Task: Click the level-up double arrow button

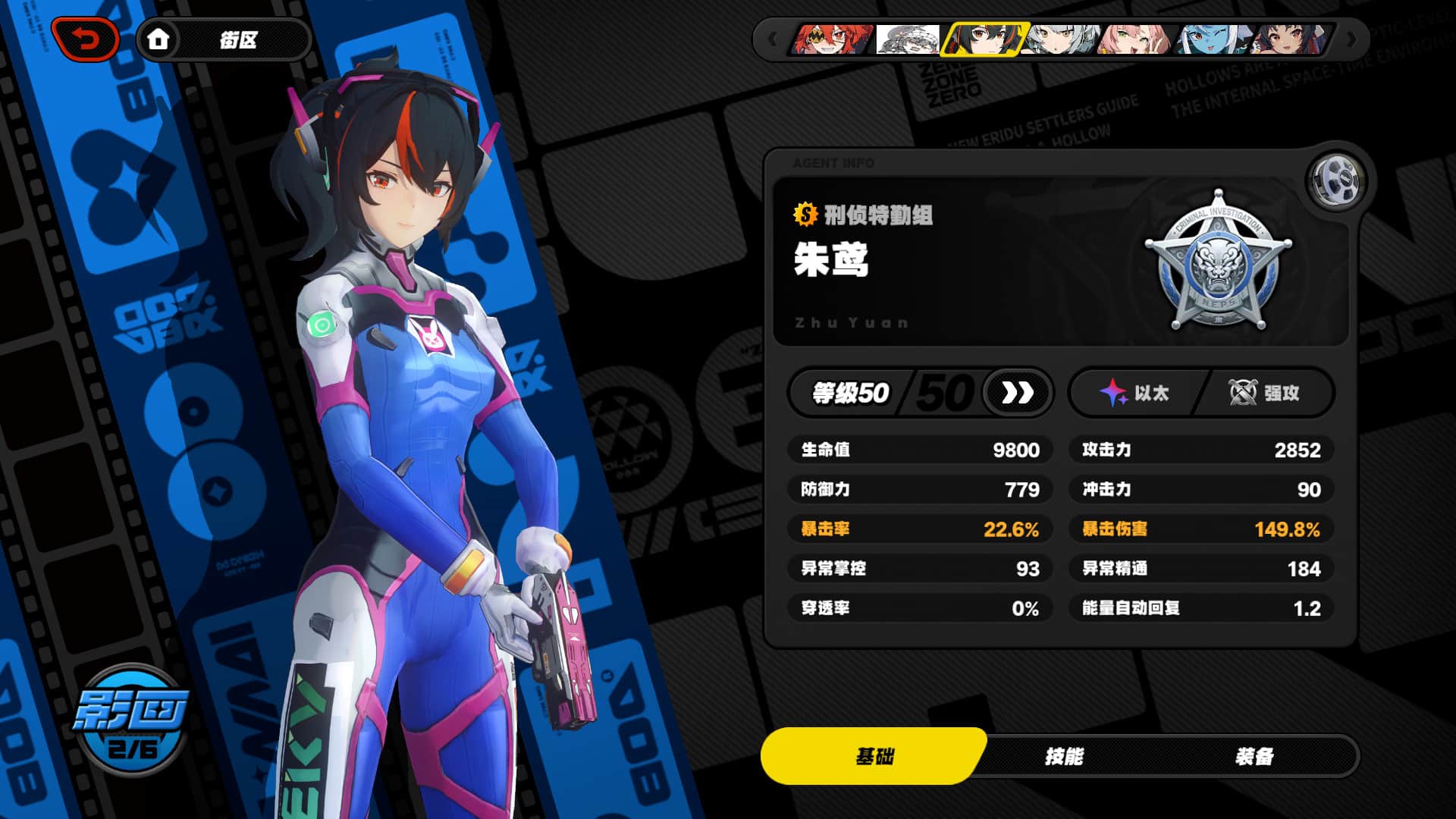Action: click(1017, 393)
